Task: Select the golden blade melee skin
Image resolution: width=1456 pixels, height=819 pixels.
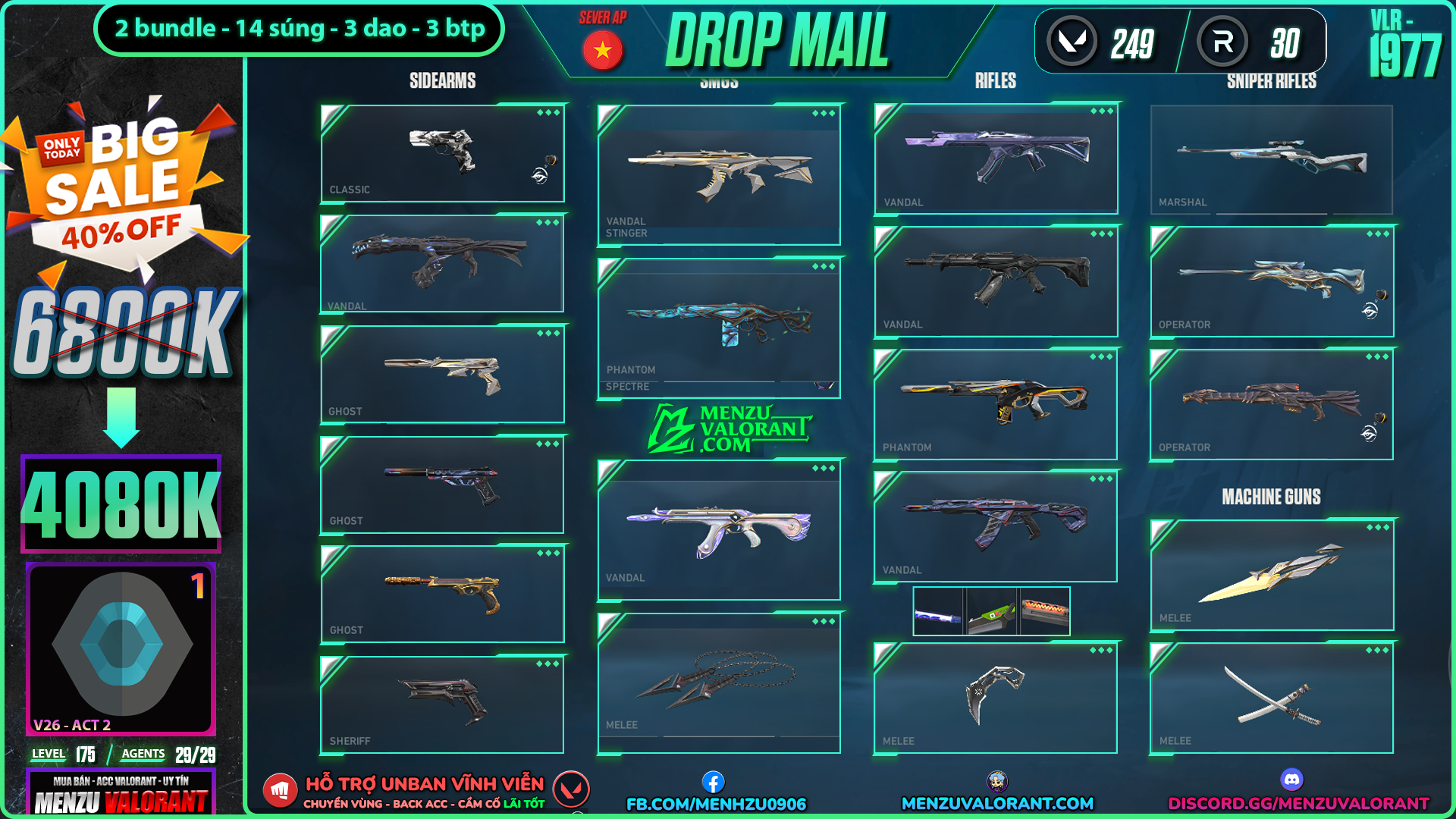Action: [x=1271, y=574]
